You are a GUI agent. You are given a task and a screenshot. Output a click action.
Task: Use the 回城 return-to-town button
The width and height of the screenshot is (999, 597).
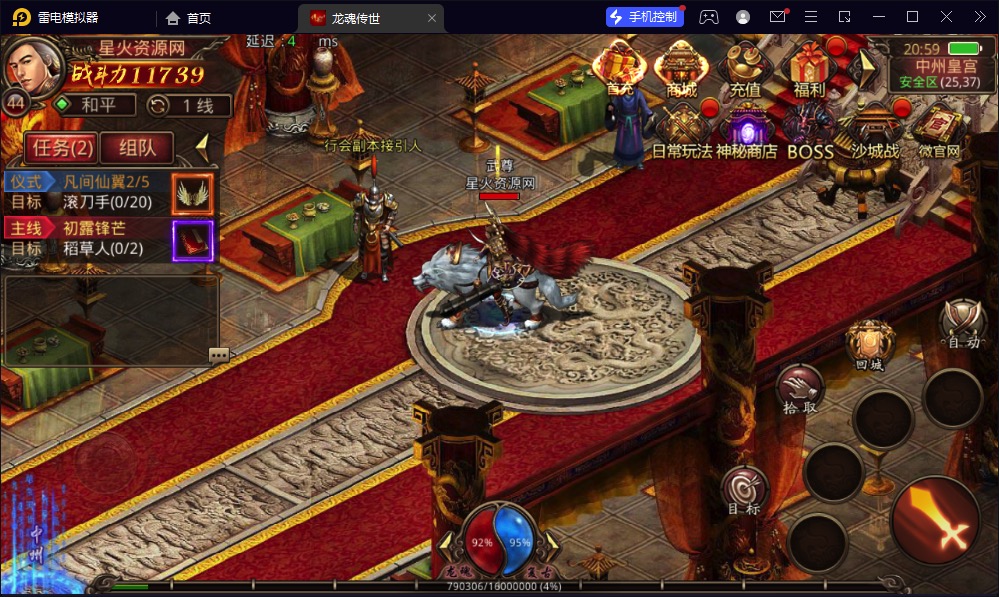870,345
